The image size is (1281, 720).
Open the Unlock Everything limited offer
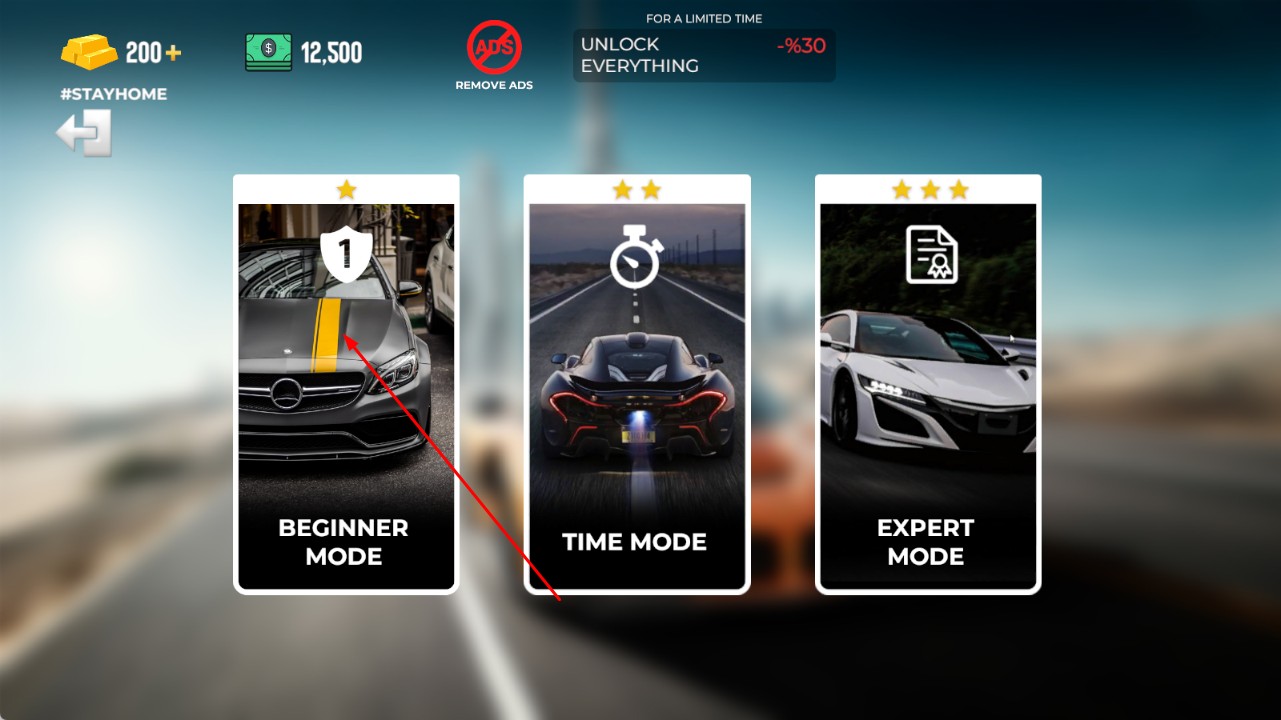coord(703,55)
